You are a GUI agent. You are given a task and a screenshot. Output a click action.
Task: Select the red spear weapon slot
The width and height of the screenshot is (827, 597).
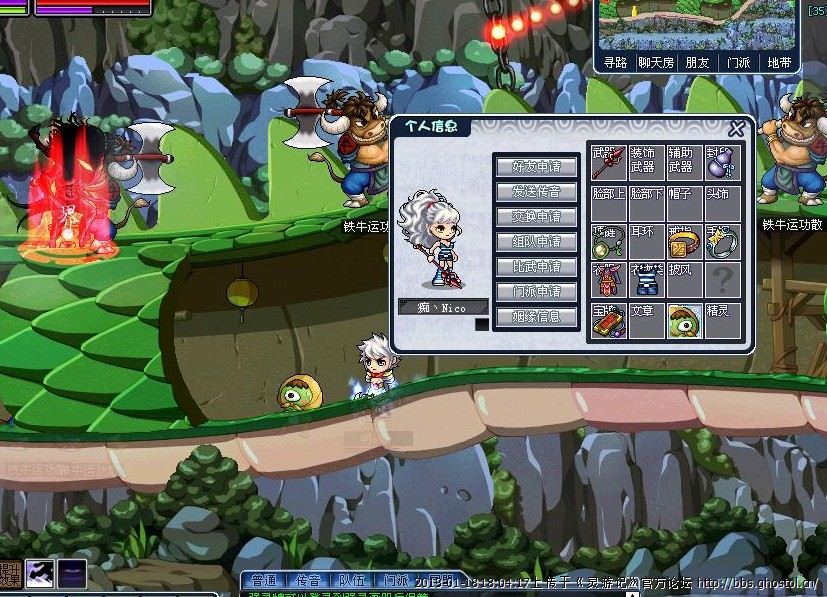608,164
